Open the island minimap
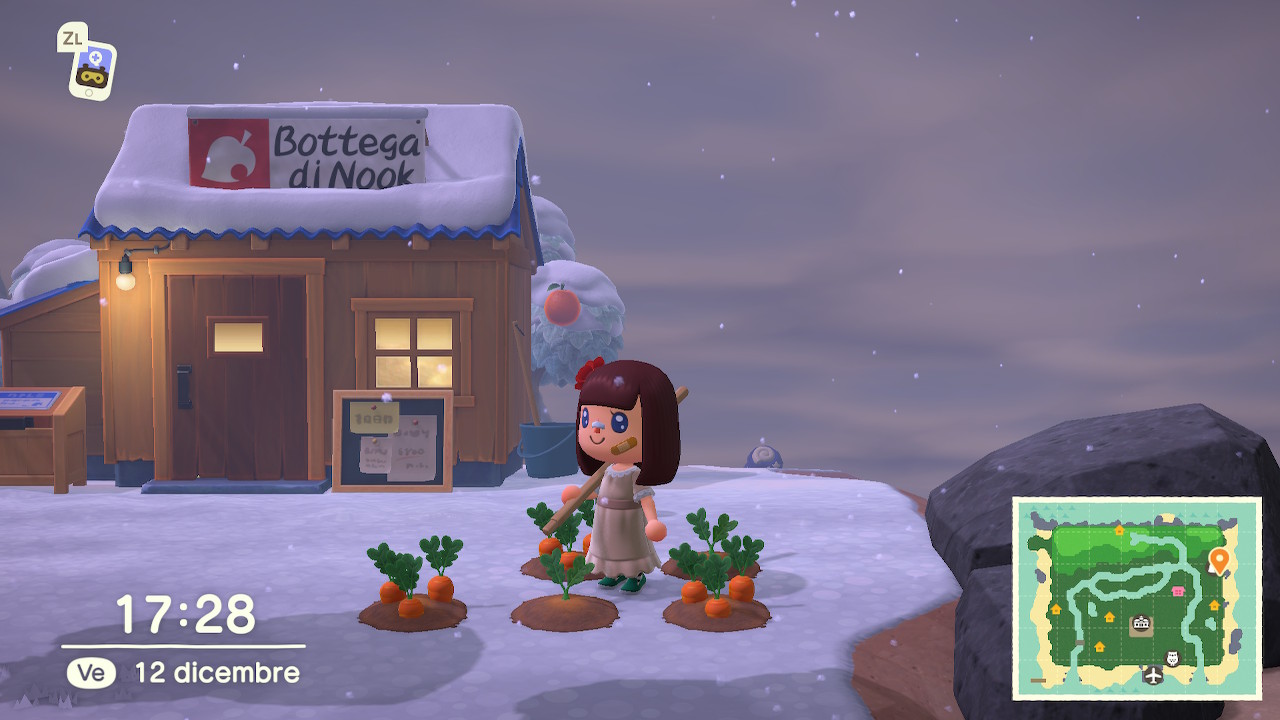1280x720 pixels. 1136,598
